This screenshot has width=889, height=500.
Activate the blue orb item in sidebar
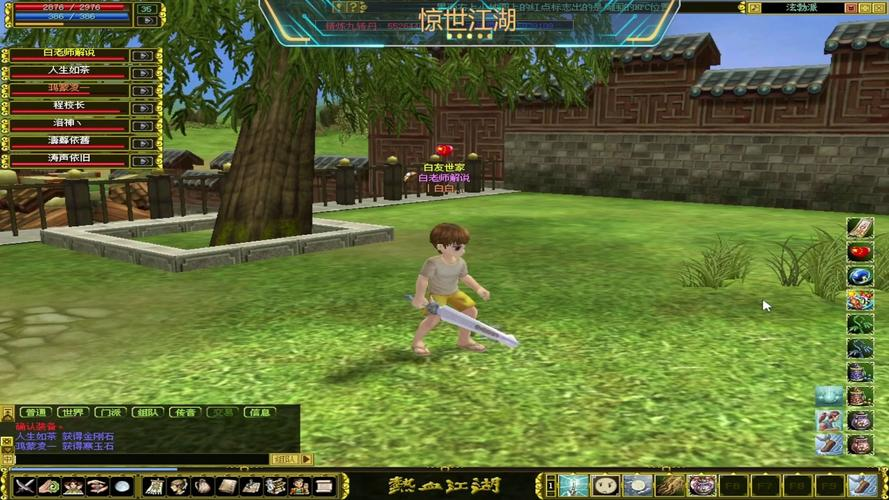click(x=859, y=276)
